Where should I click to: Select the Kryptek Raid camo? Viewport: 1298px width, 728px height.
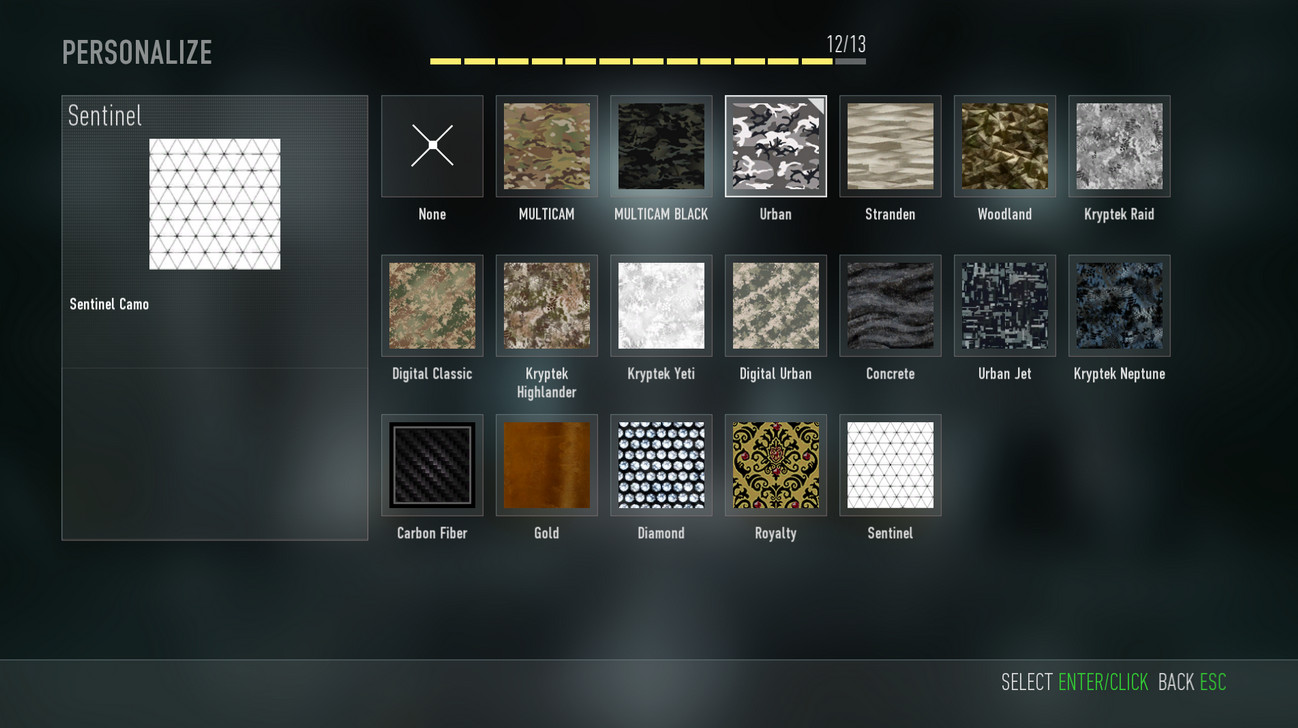click(1119, 146)
